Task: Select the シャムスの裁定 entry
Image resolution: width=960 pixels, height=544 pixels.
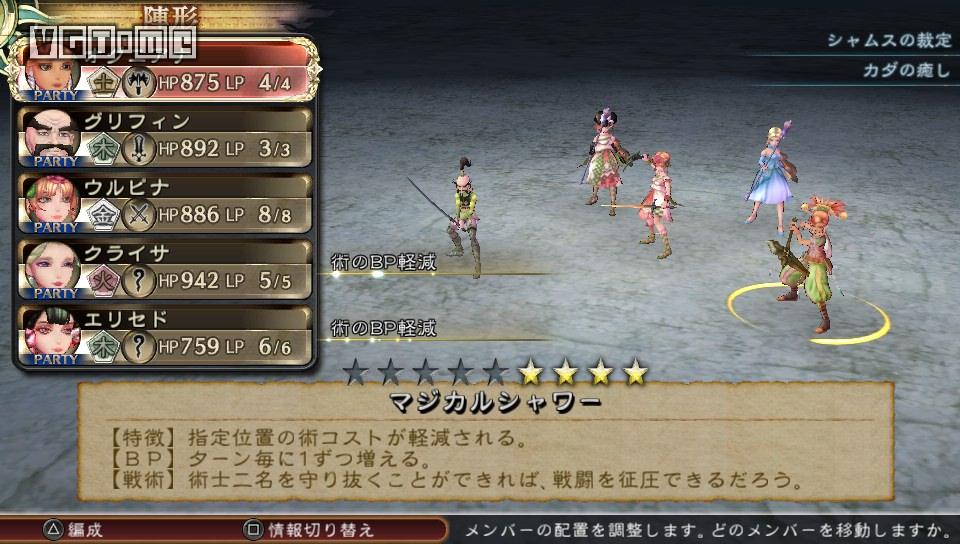Action: point(887,41)
